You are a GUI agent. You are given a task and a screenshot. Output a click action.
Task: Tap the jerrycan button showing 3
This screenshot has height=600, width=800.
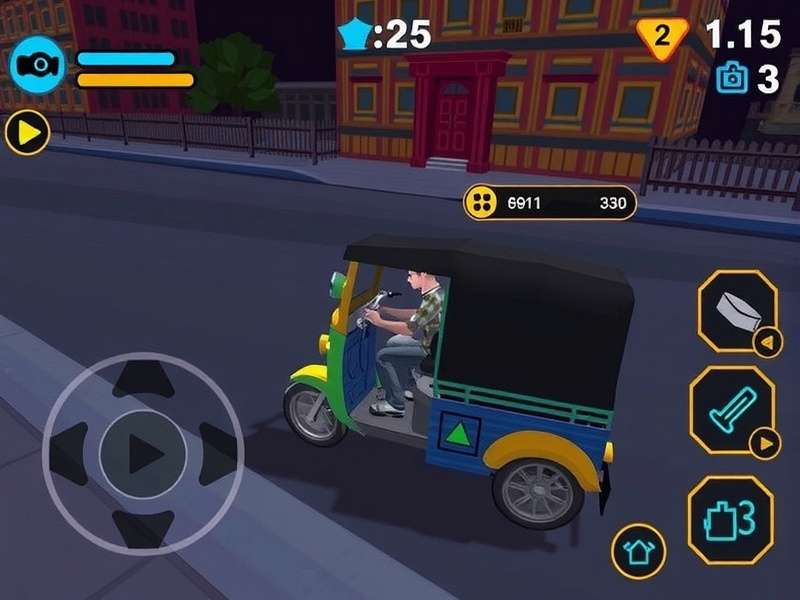click(730, 519)
